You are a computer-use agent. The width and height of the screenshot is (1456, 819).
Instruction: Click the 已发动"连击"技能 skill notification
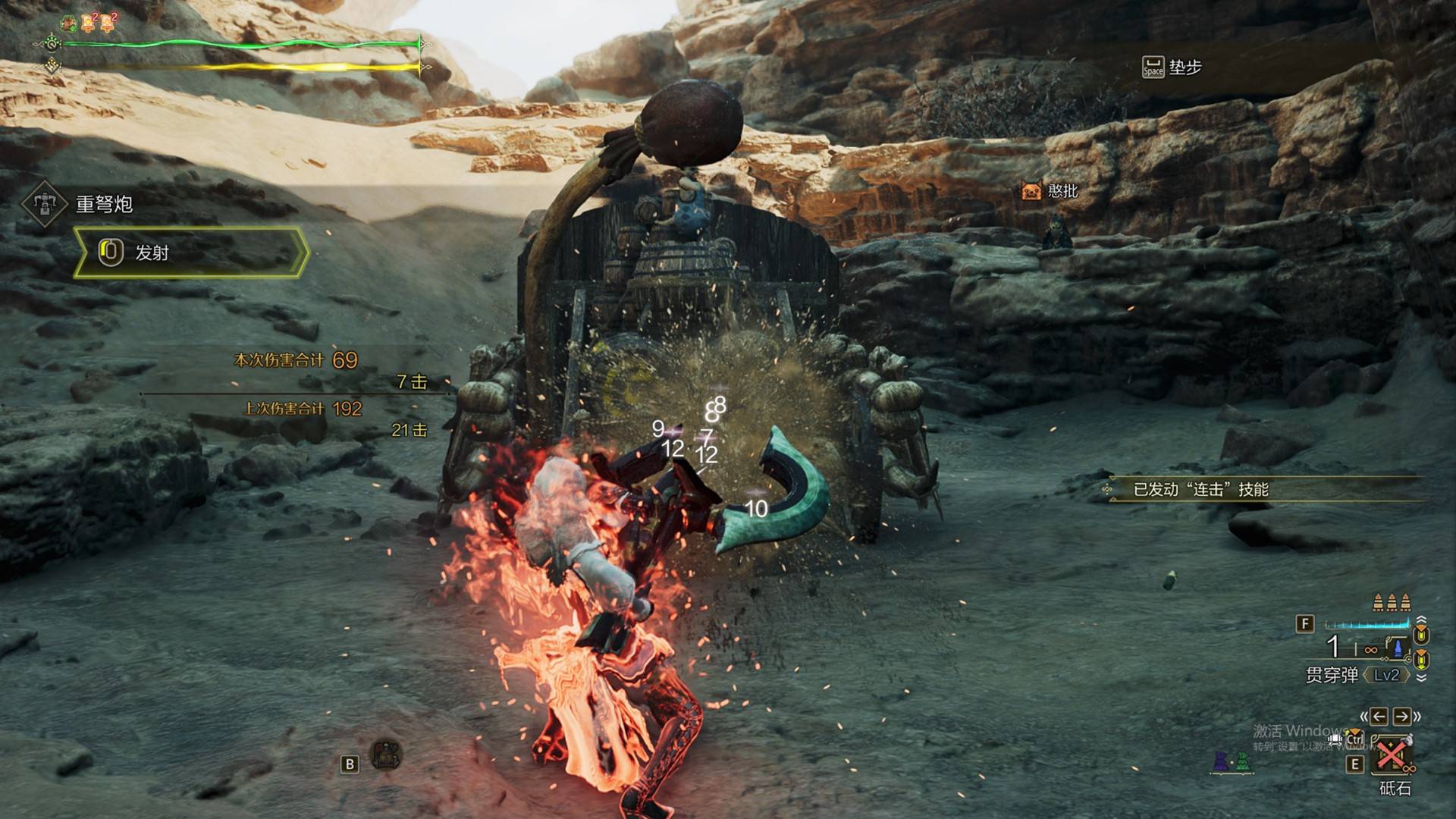pyautogui.click(x=1200, y=490)
